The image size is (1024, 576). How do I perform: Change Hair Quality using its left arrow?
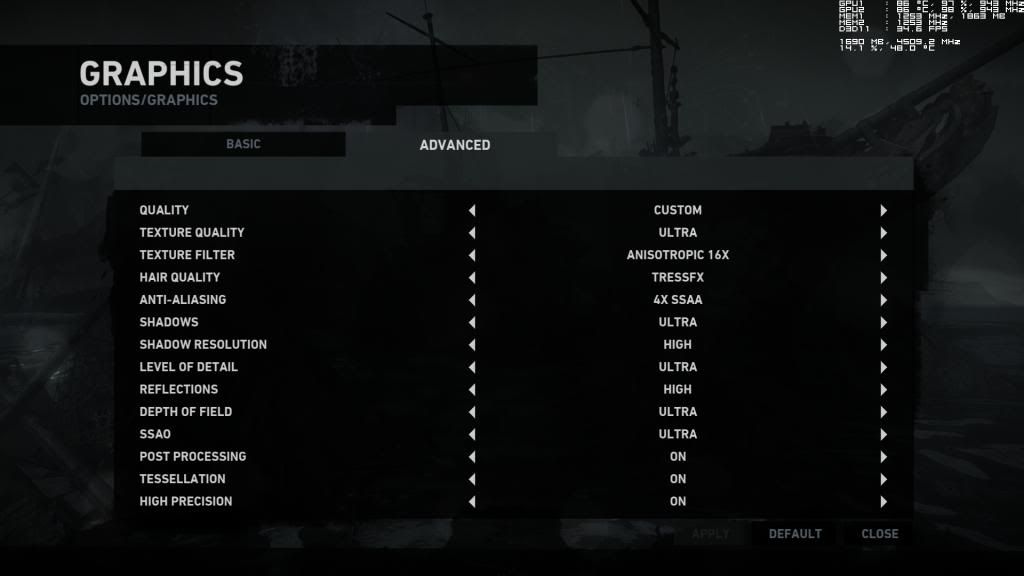472,278
